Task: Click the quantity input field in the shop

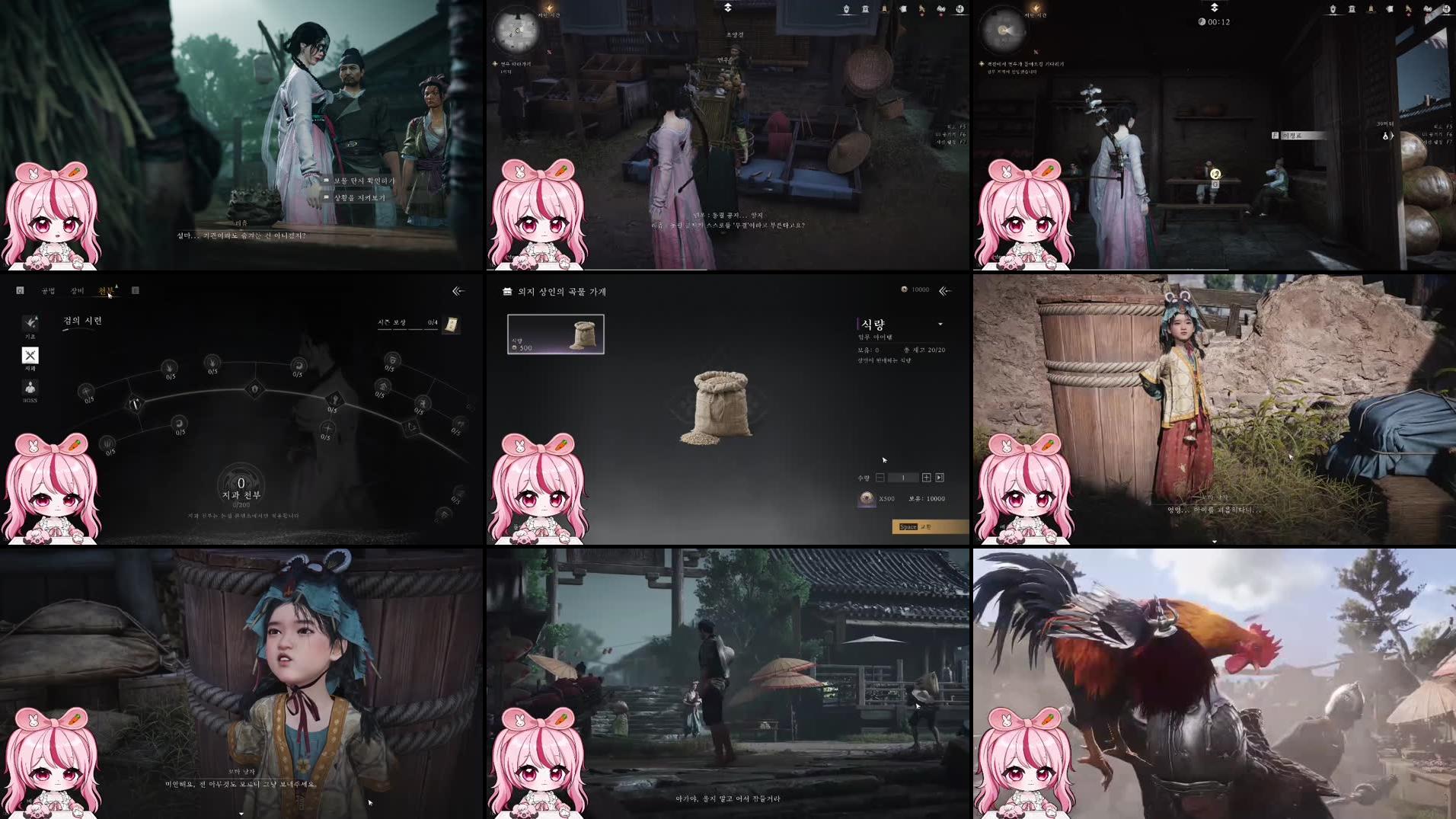Action: (x=904, y=478)
